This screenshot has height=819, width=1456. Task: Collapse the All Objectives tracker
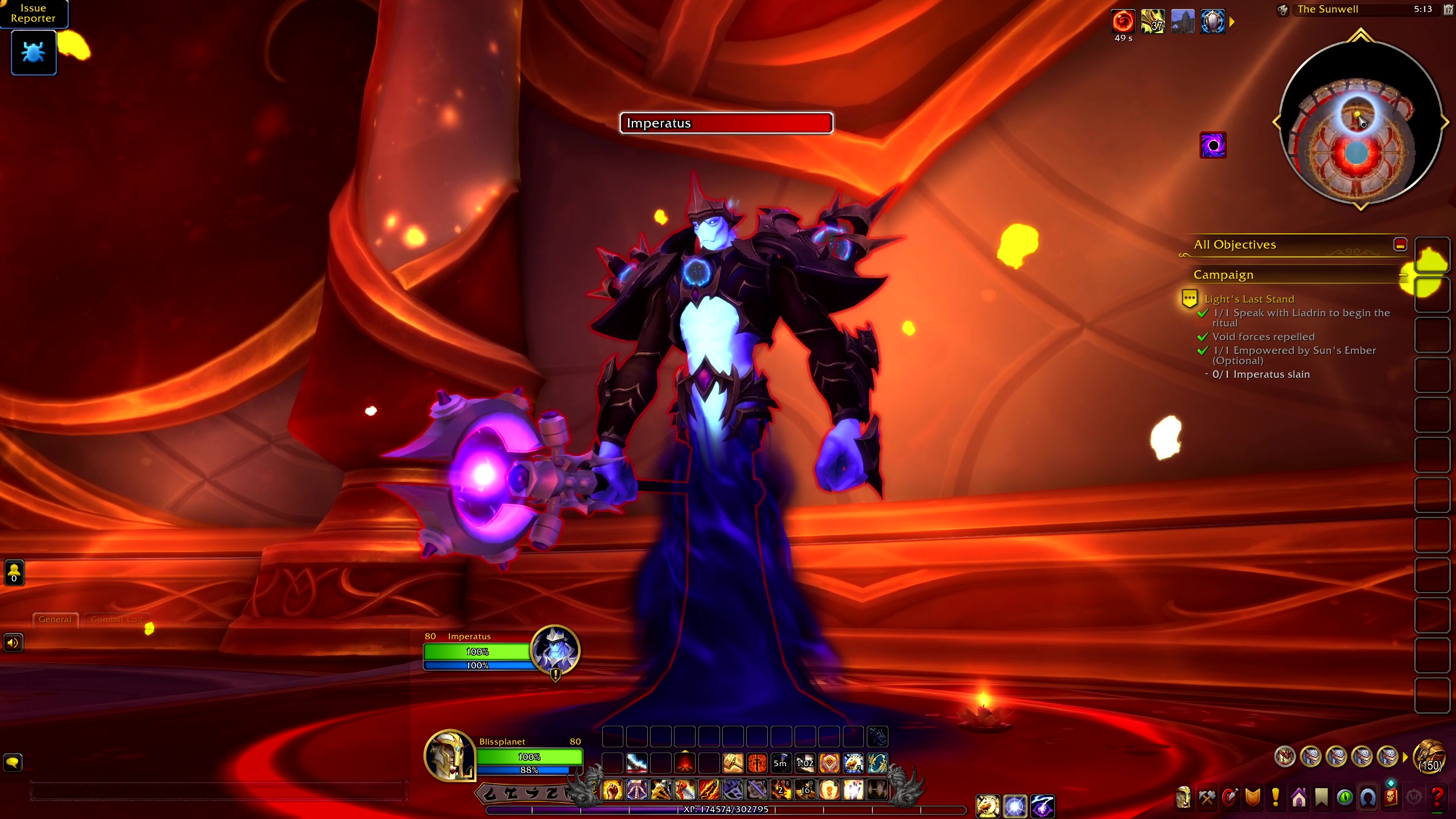tap(1400, 245)
